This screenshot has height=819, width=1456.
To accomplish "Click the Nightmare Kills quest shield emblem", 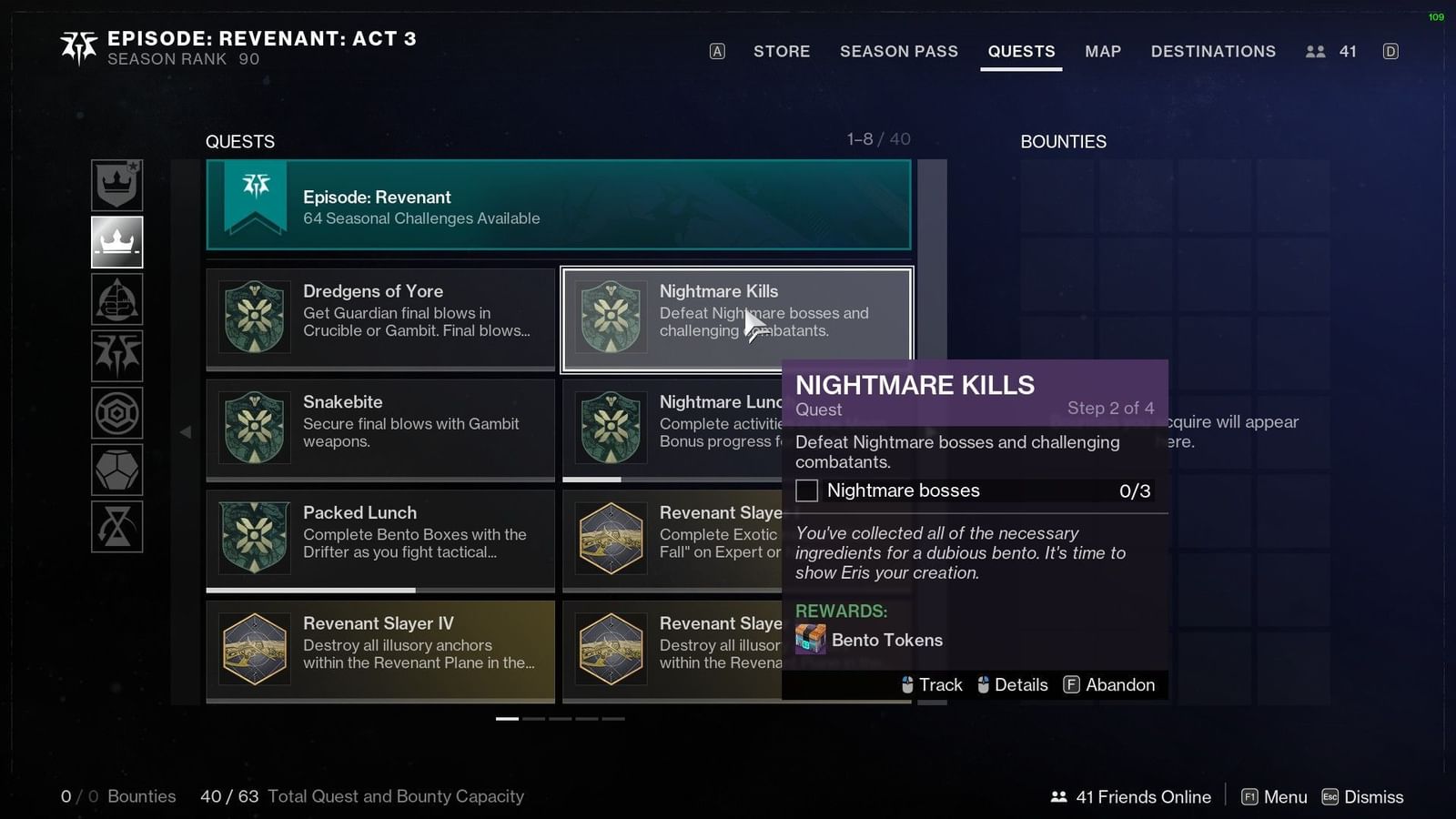I will pyautogui.click(x=611, y=318).
